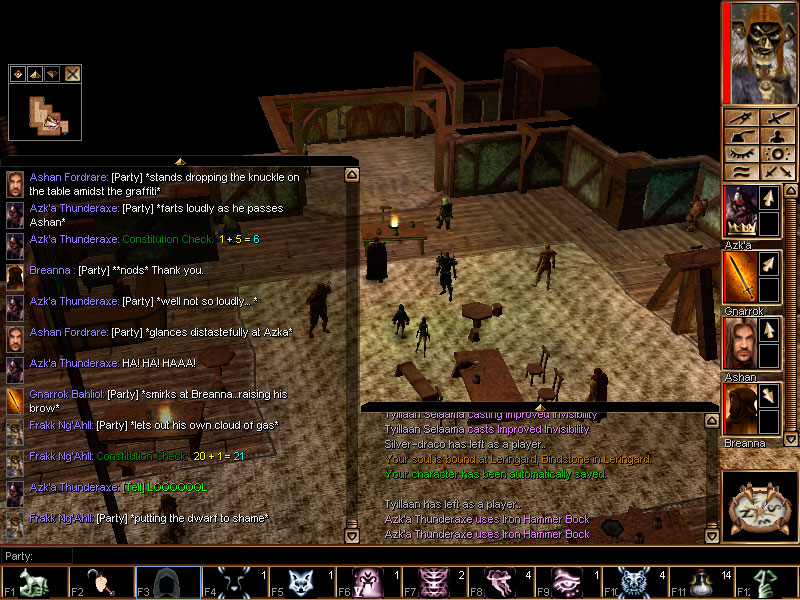Select Ashan's party portrait
800x600 pixels.
740,343
